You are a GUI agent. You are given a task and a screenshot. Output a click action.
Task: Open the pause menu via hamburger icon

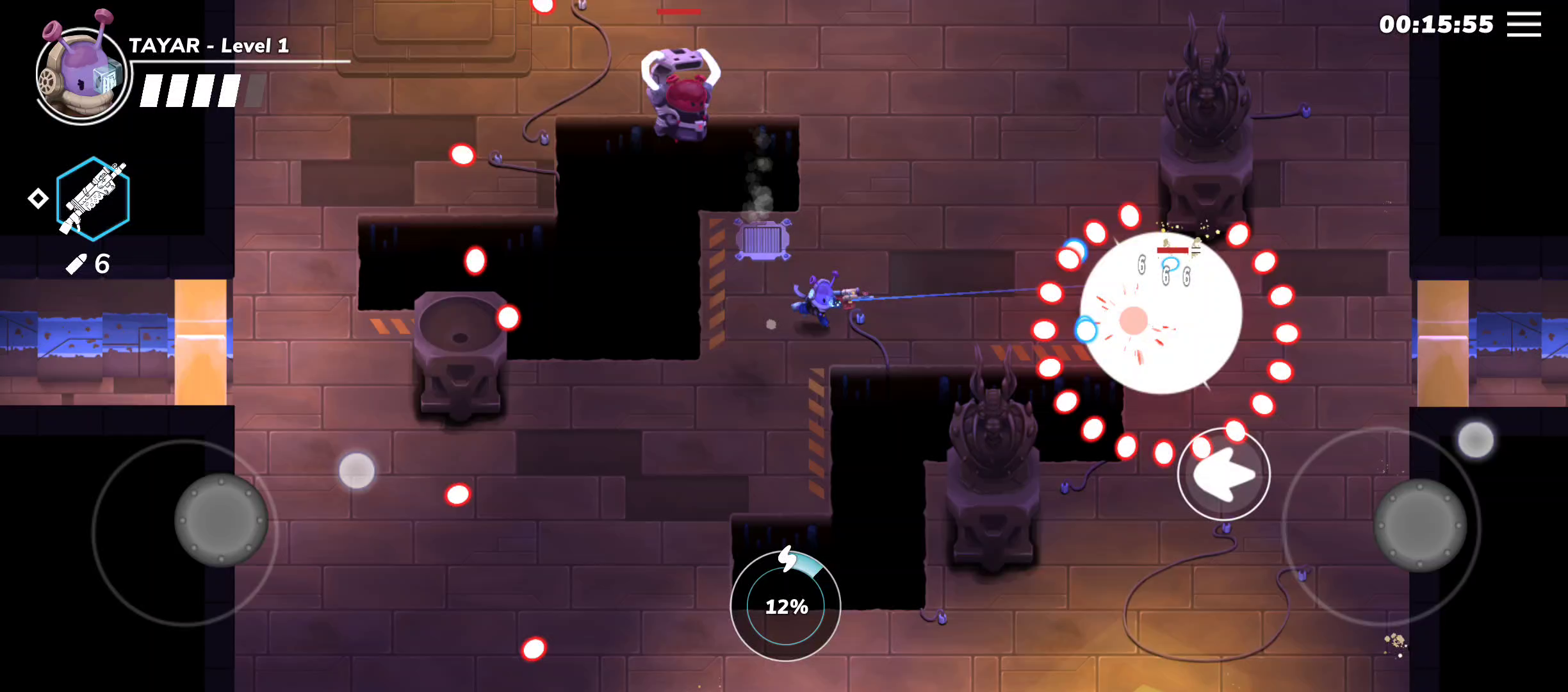point(1524,24)
